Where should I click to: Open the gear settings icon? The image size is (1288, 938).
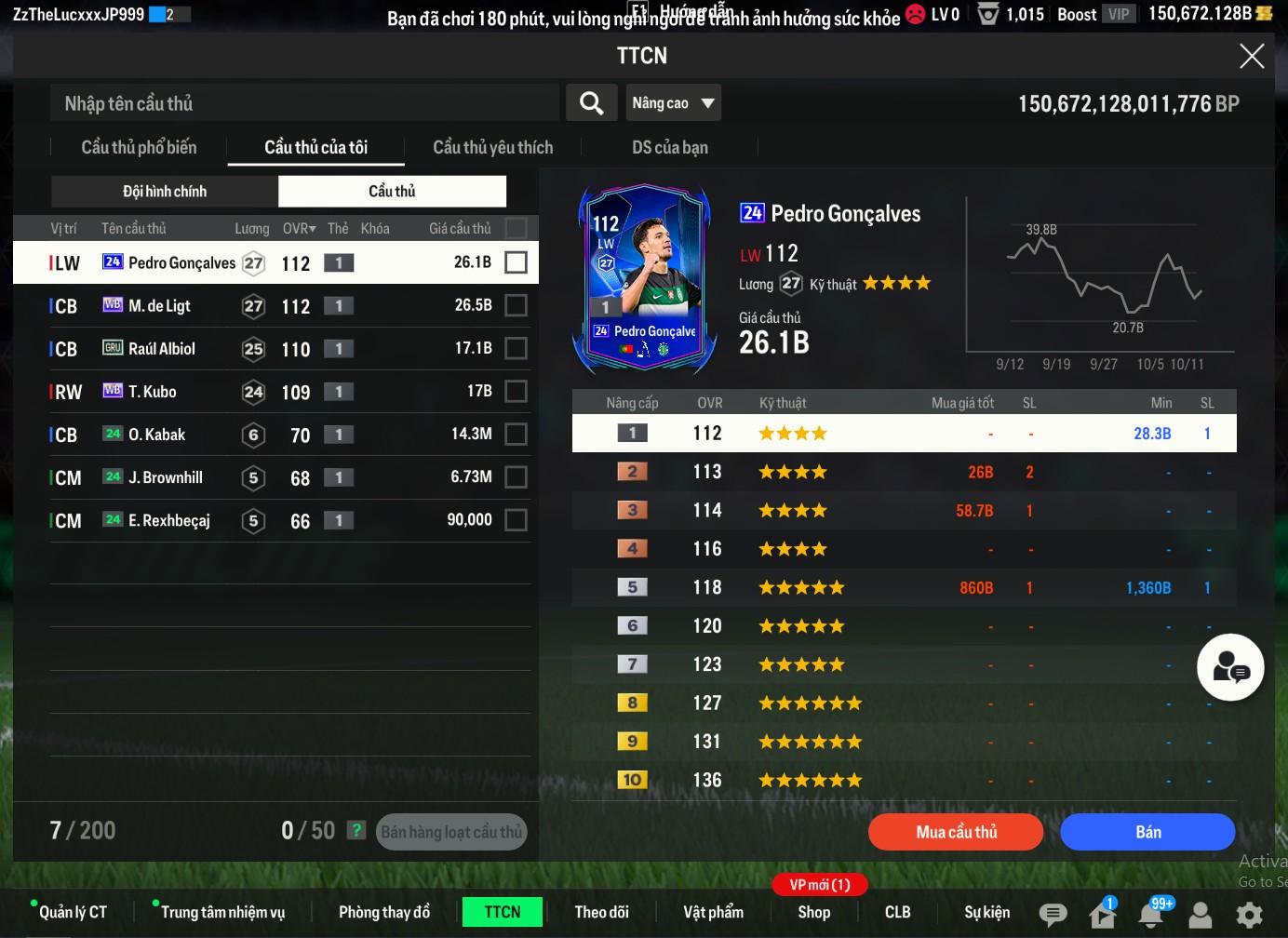pyautogui.click(x=1249, y=914)
